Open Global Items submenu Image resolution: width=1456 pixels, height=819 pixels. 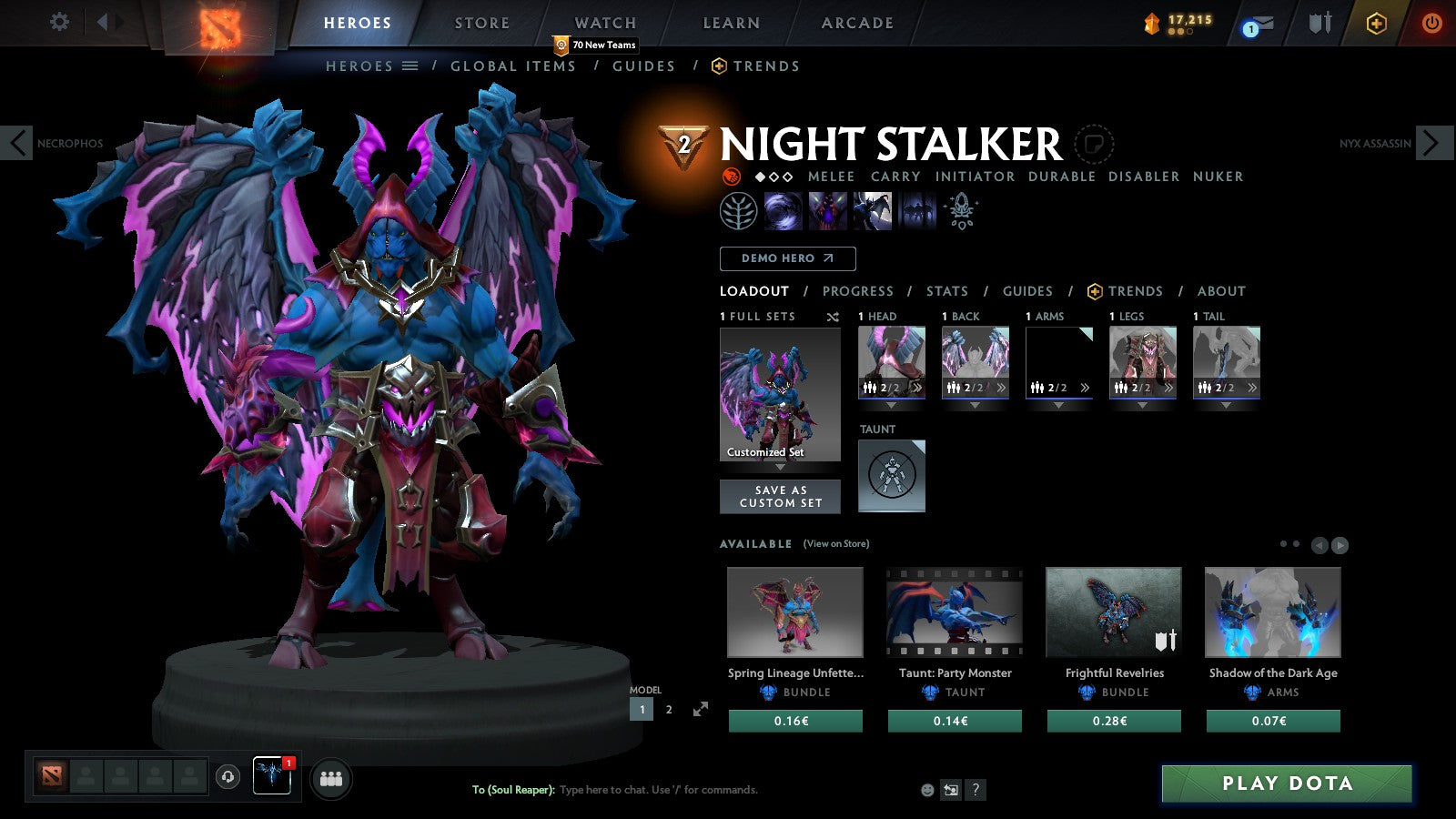(513, 66)
